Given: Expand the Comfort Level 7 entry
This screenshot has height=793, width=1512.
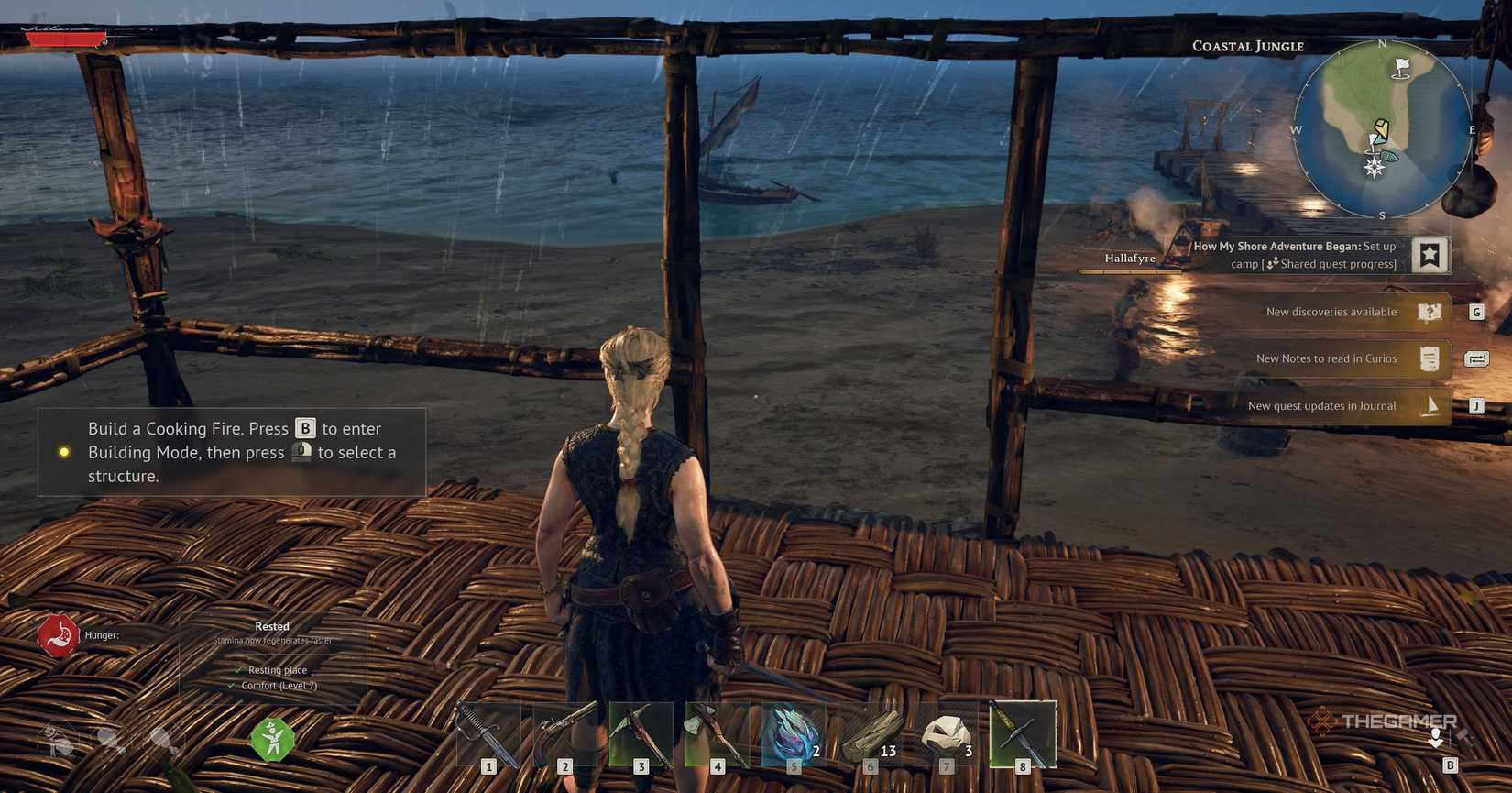Looking at the screenshot, I should point(278,686).
